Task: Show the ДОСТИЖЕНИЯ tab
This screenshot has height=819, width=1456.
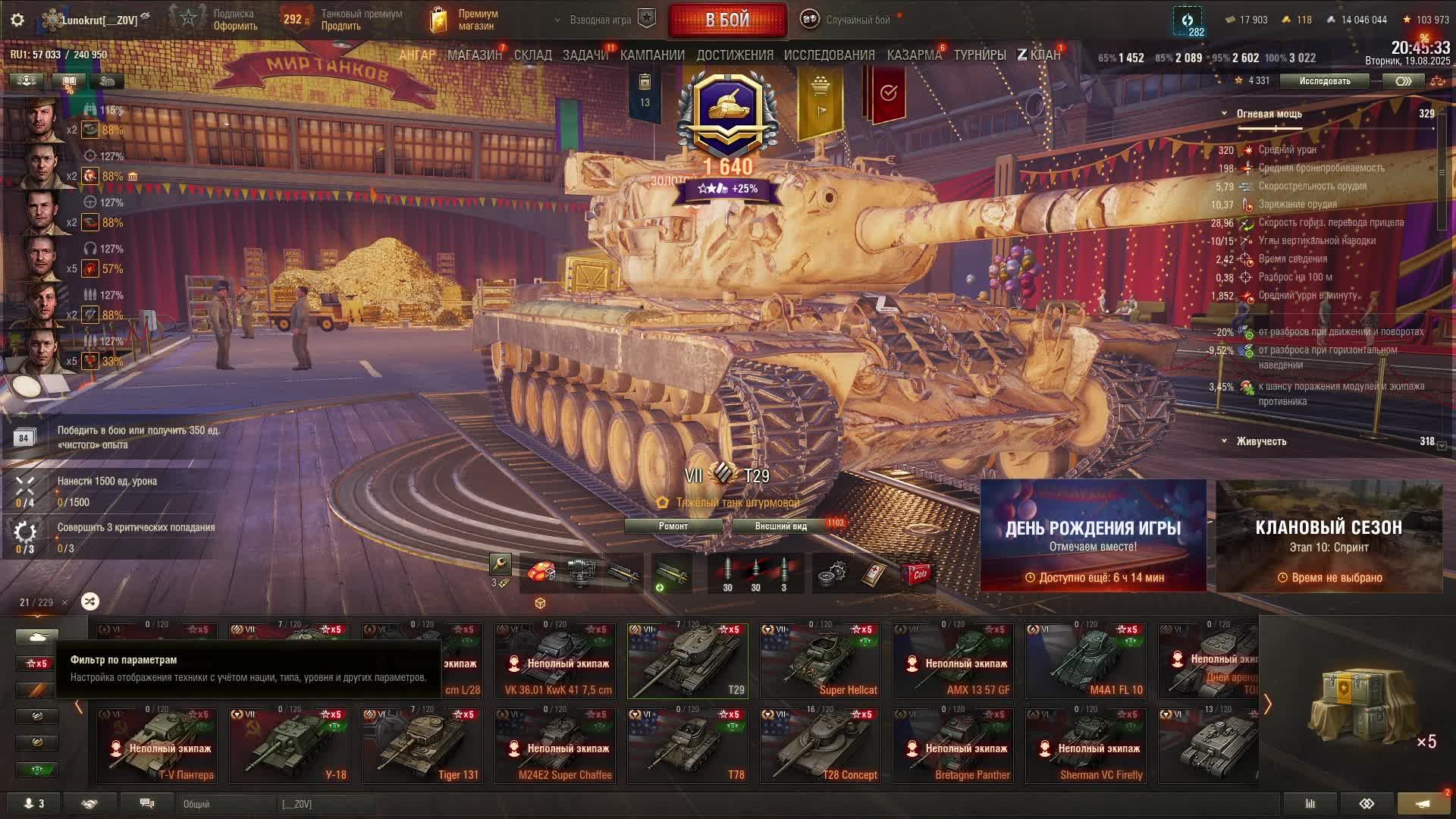Action: pos(734,55)
